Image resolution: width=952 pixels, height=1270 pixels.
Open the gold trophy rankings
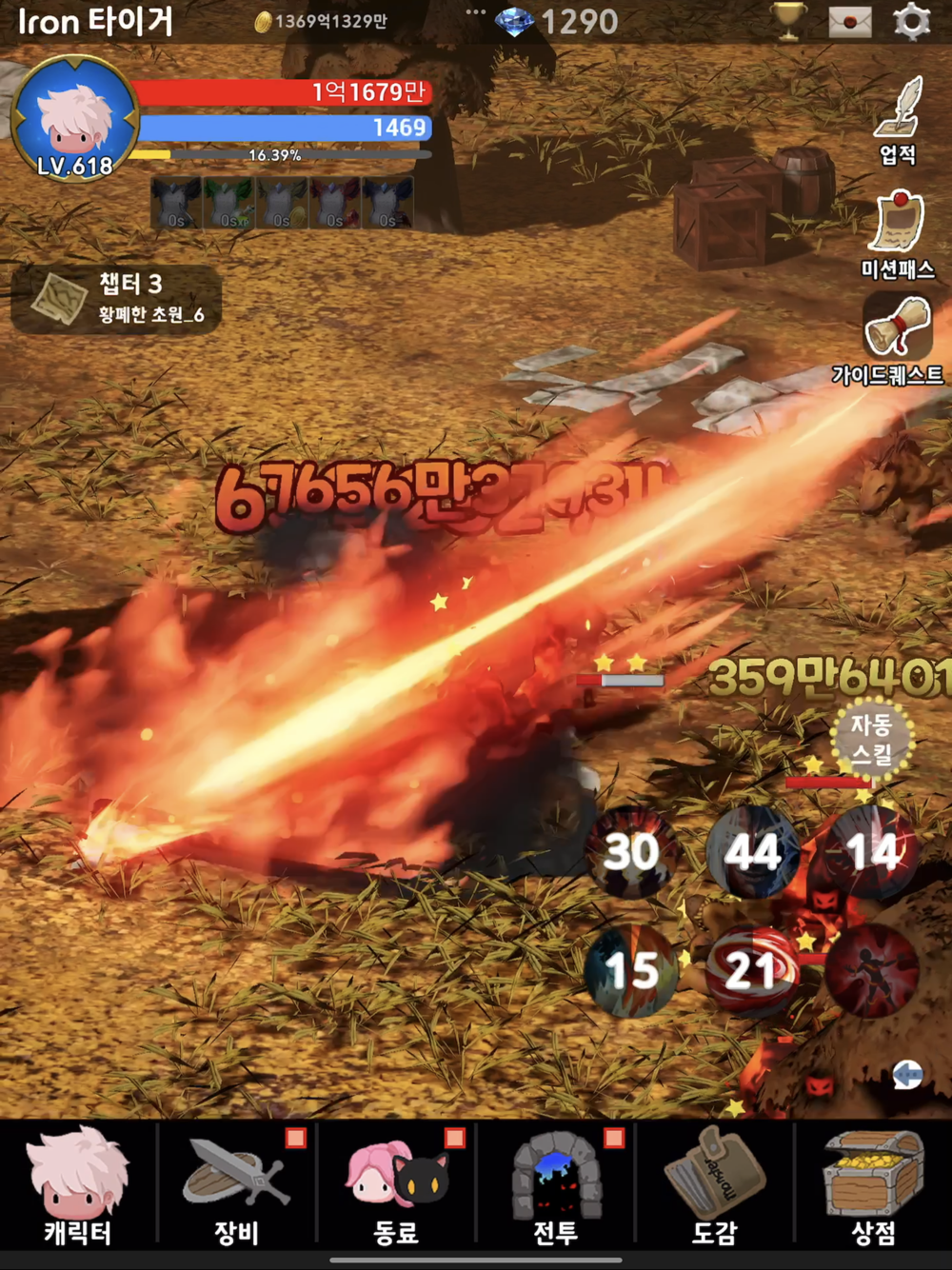789,21
